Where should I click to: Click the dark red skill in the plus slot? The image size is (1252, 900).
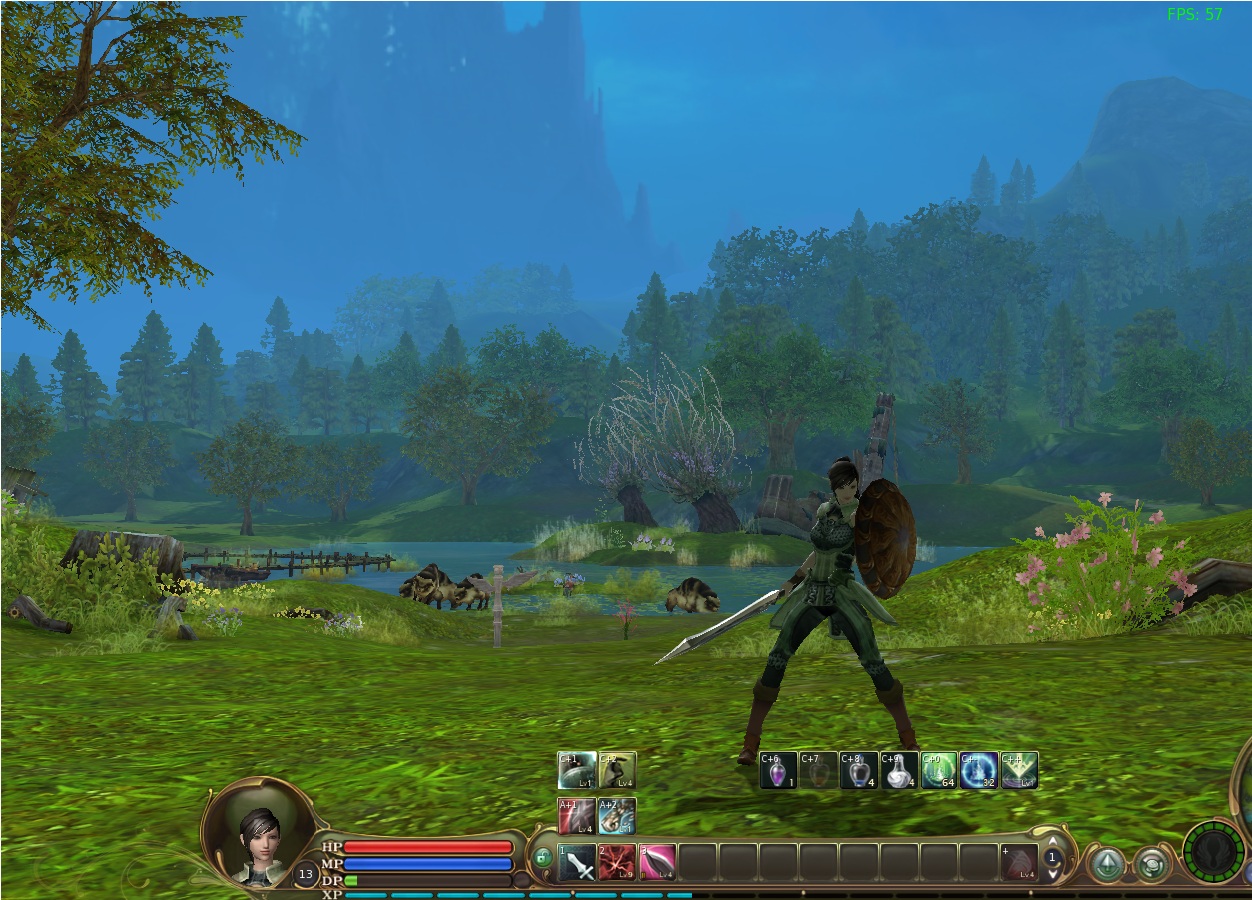tap(1019, 862)
